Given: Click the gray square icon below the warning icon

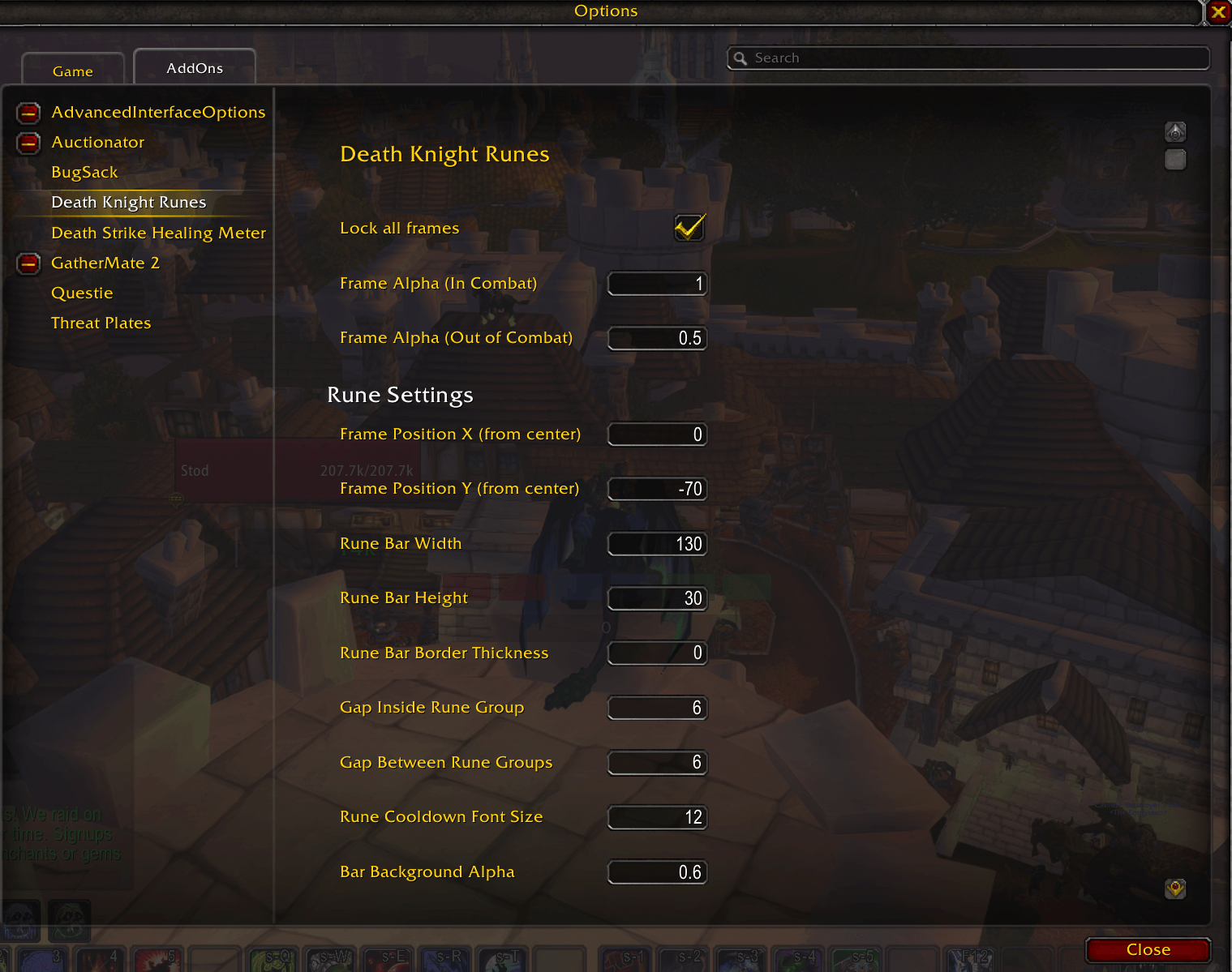Looking at the screenshot, I should click(x=1175, y=160).
